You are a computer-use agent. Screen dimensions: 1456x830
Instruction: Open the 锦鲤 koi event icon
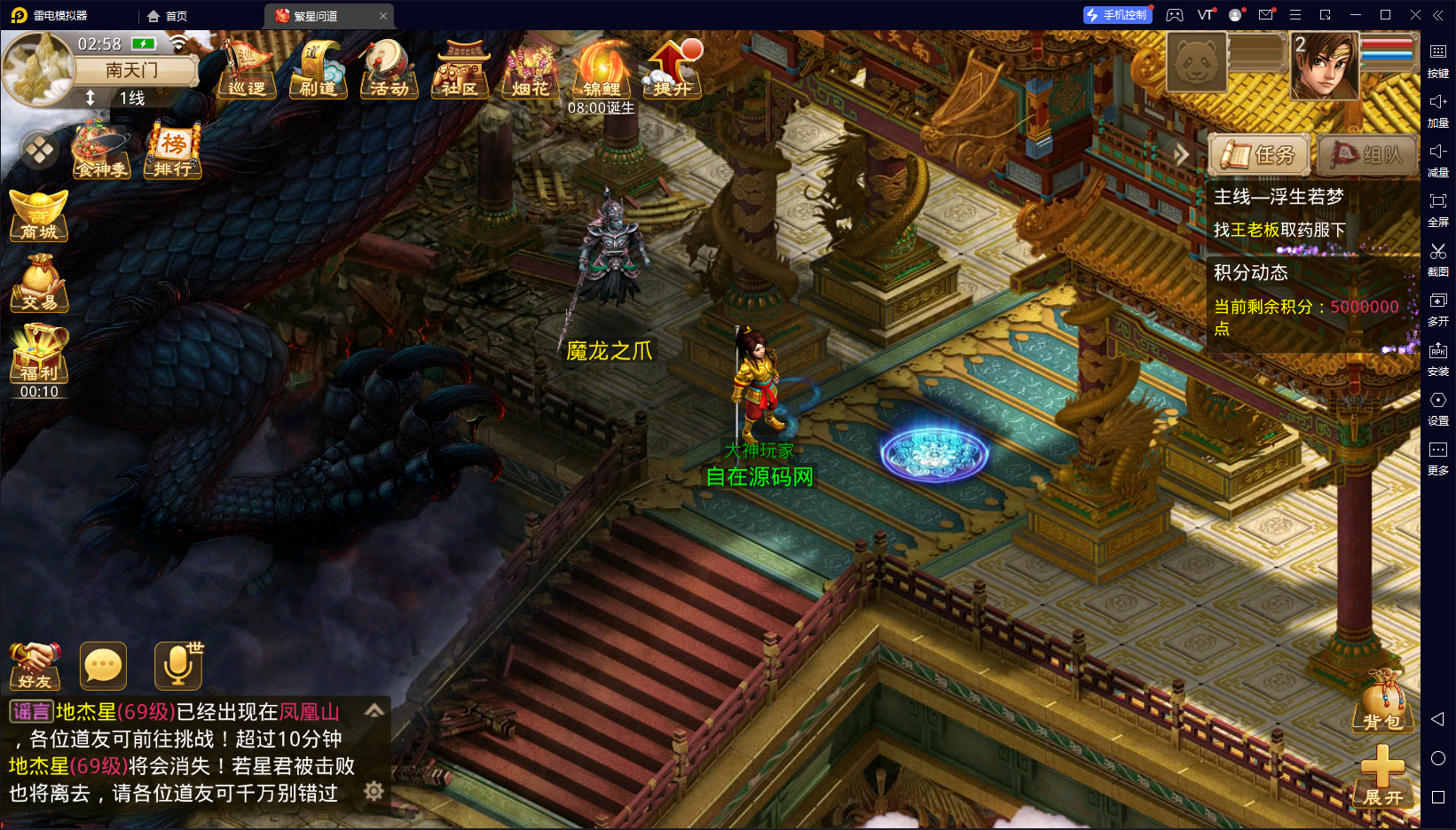pos(602,69)
